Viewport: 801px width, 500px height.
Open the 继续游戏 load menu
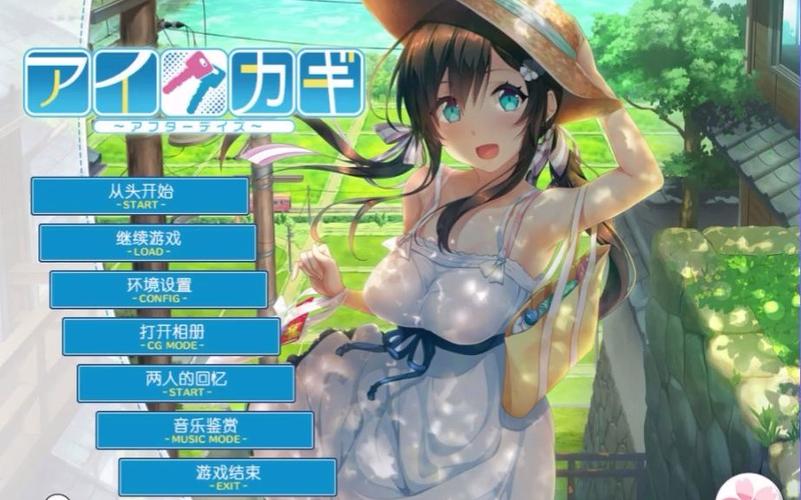click(148, 242)
